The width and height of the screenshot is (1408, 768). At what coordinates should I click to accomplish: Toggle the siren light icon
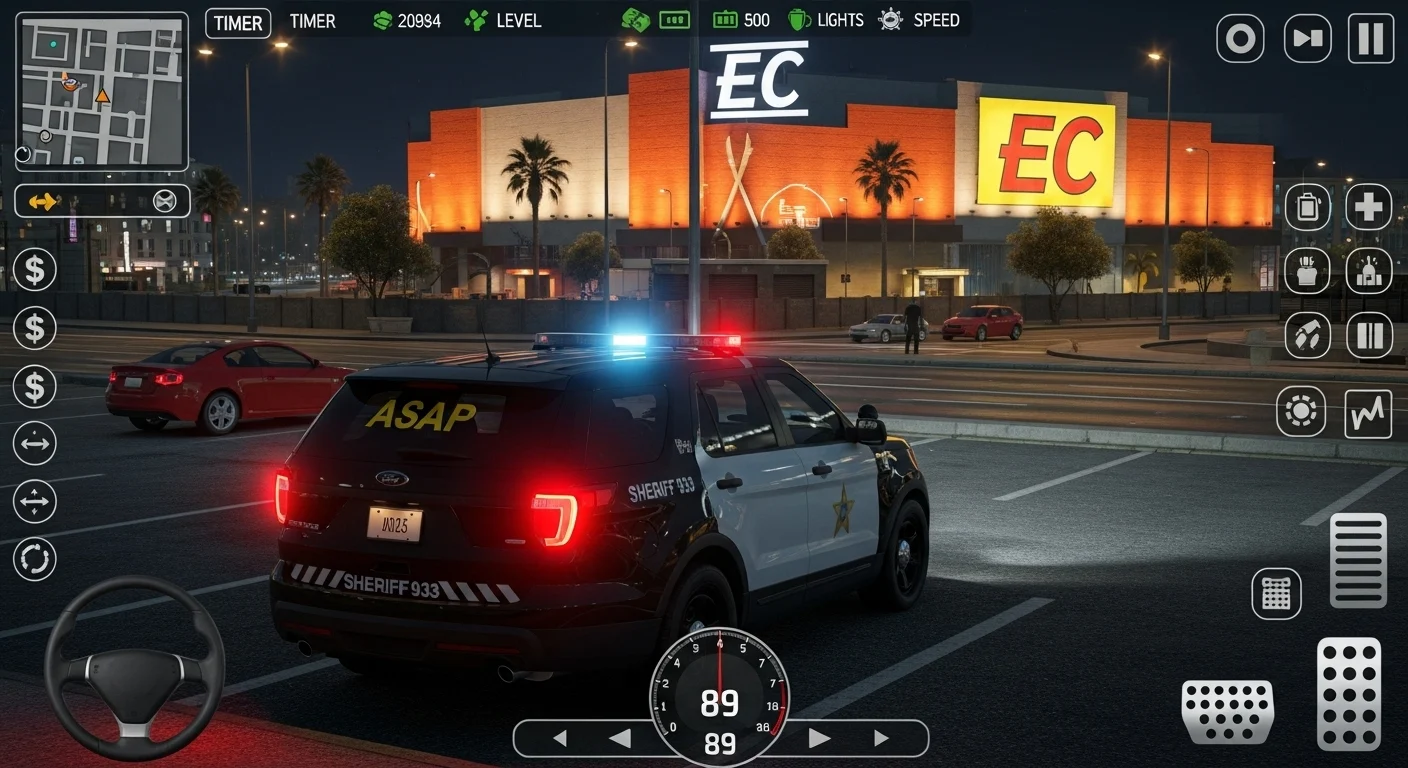tap(1368, 271)
